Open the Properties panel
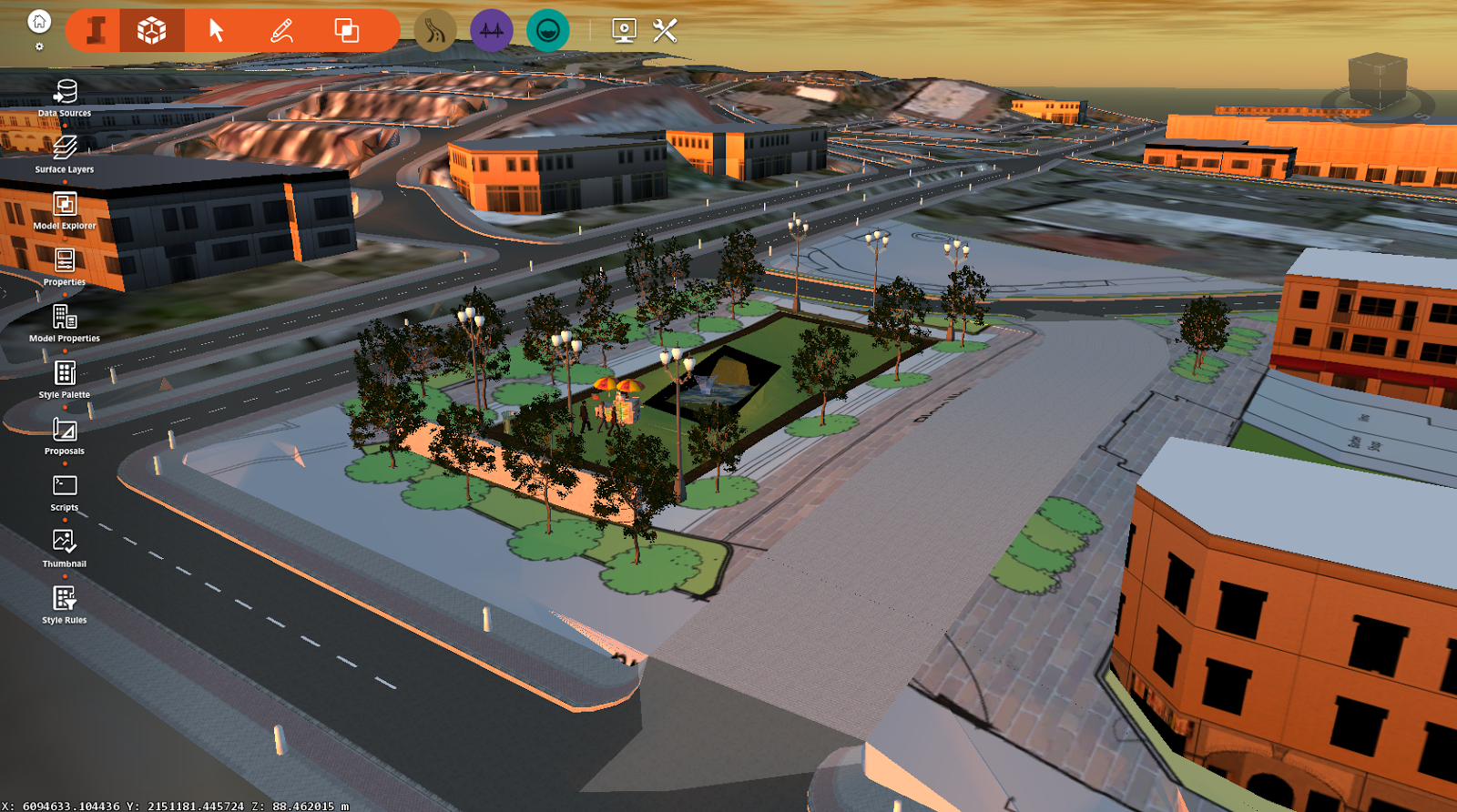The width and height of the screenshot is (1457, 812). click(x=64, y=261)
